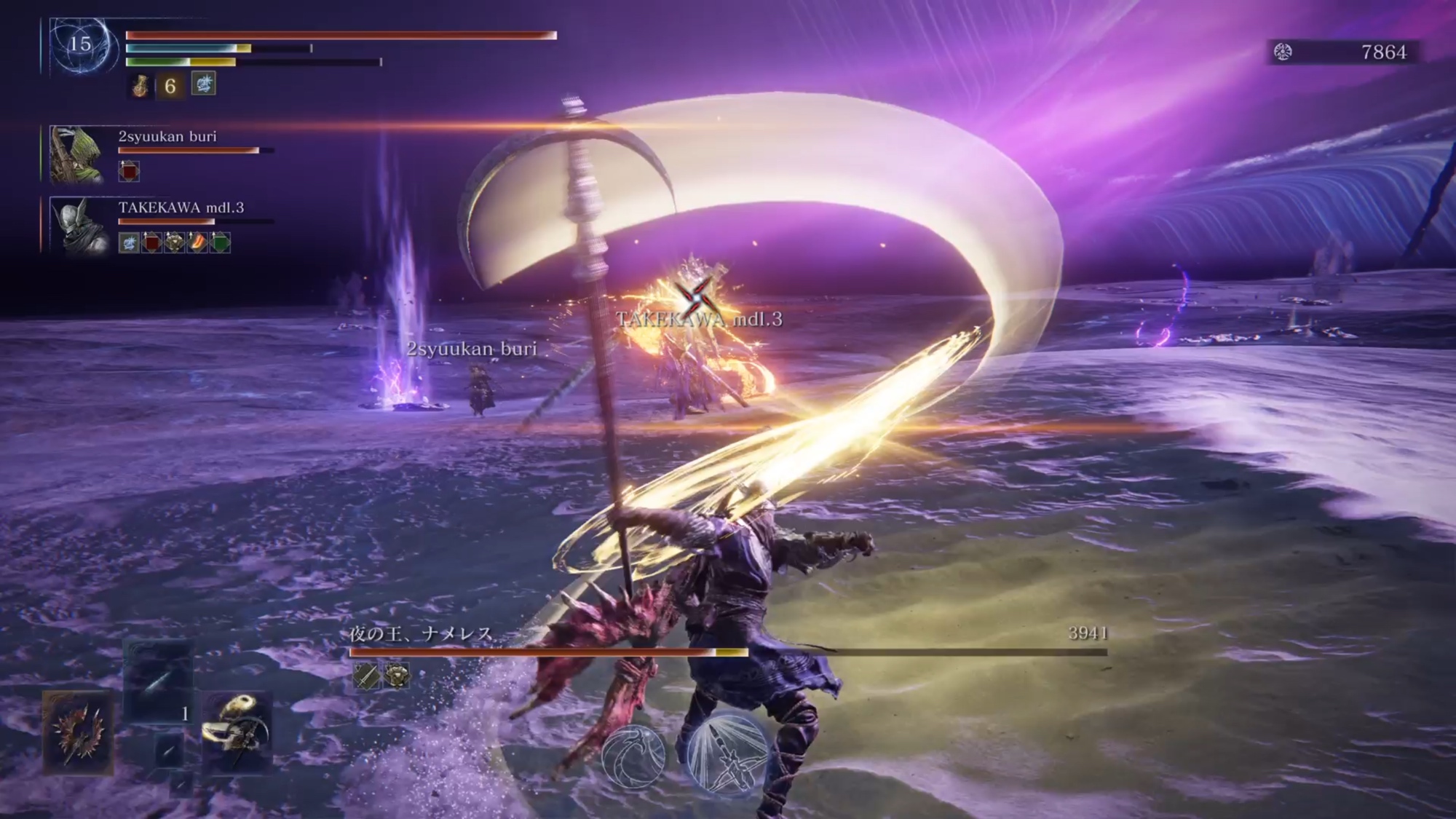Activate the glowing sword ultimate art icon

click(727, 753)
